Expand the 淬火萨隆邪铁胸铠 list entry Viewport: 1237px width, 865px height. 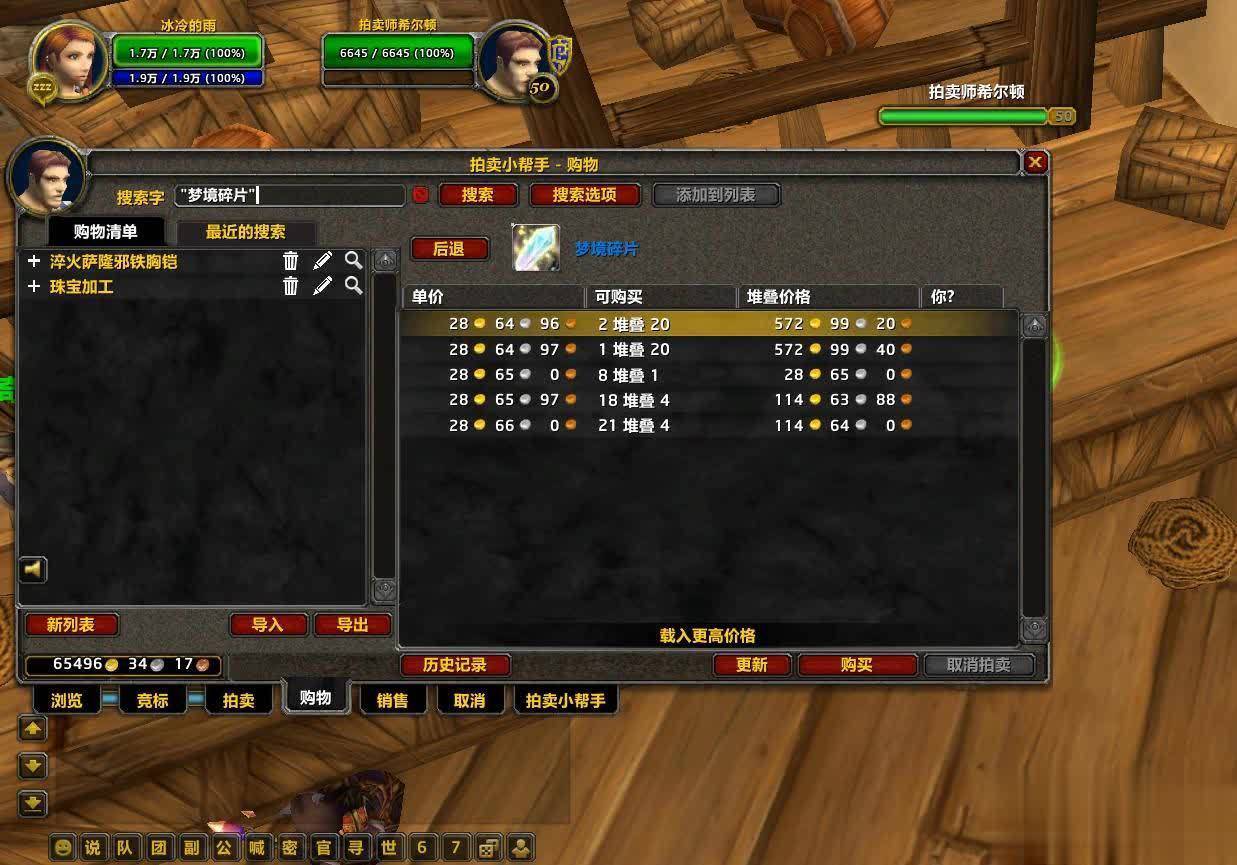pos(34,261)
